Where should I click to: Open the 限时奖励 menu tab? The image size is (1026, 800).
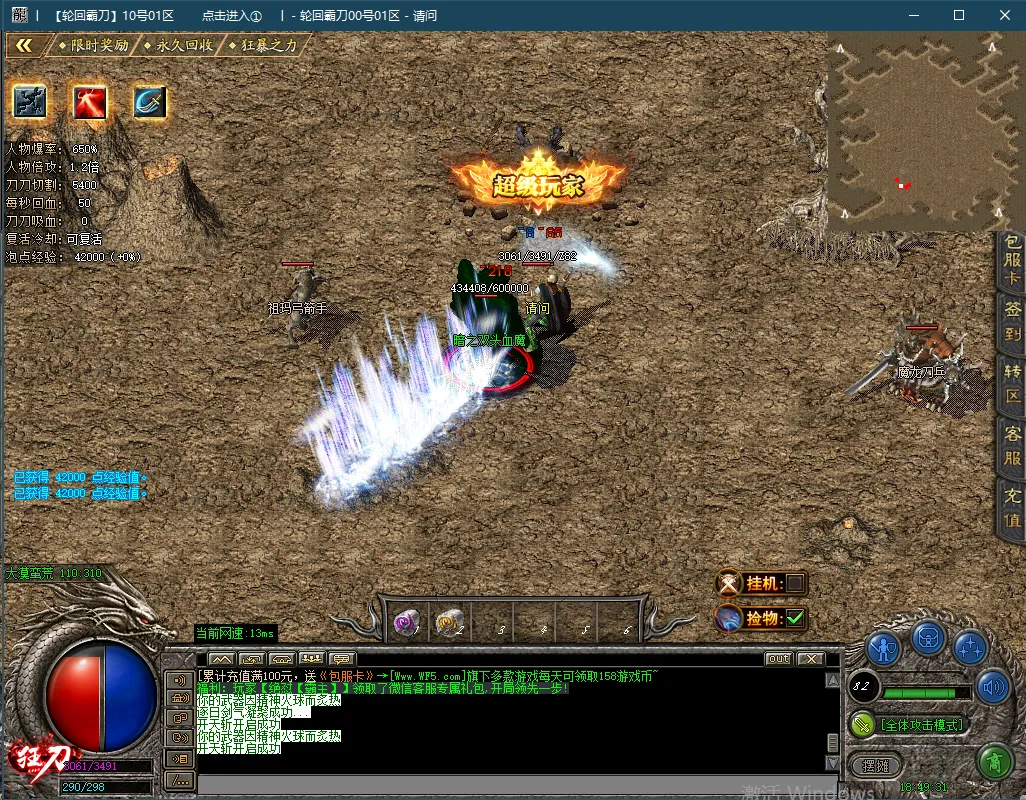[98, 46]
